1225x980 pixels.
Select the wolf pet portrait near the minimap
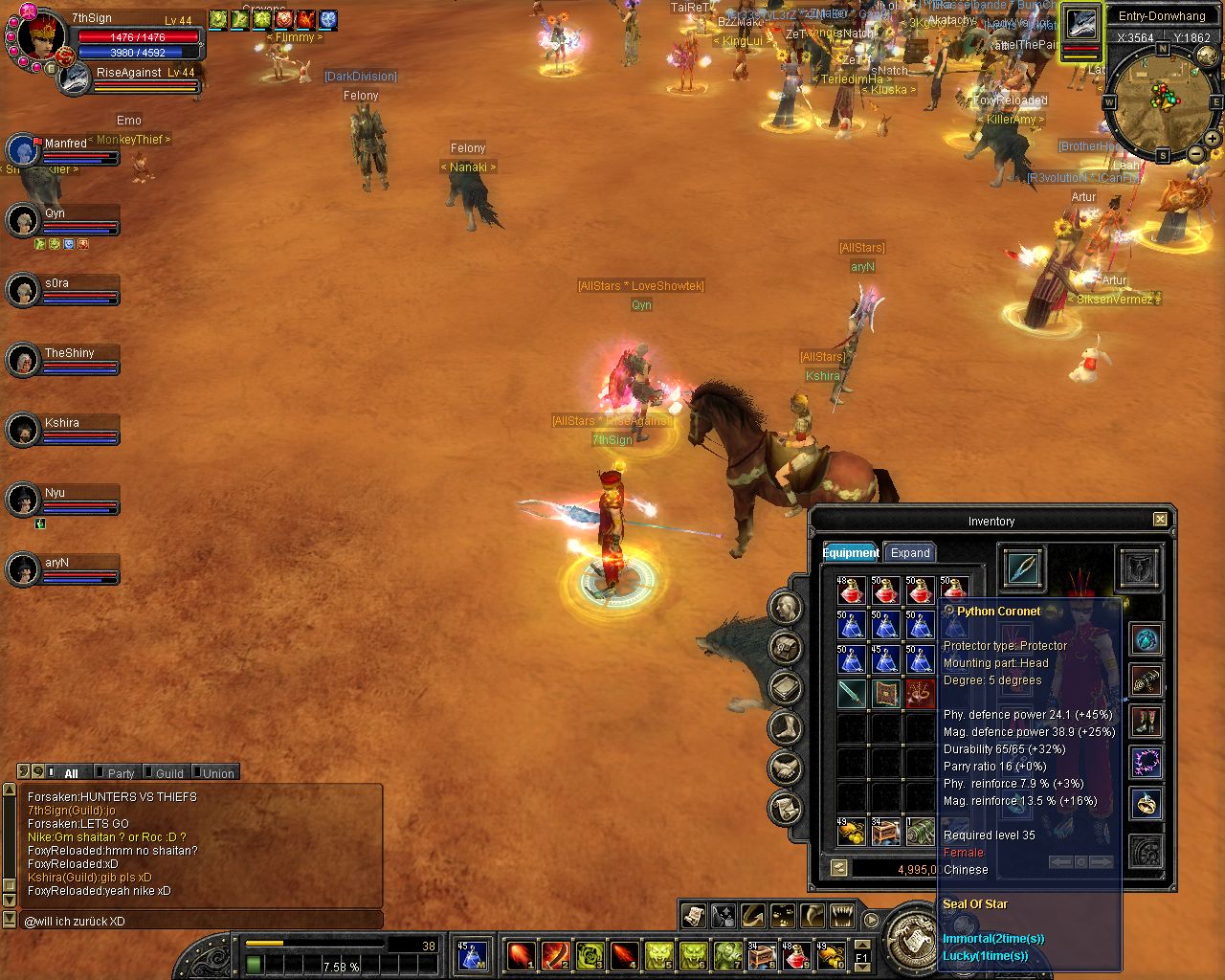1081,23
